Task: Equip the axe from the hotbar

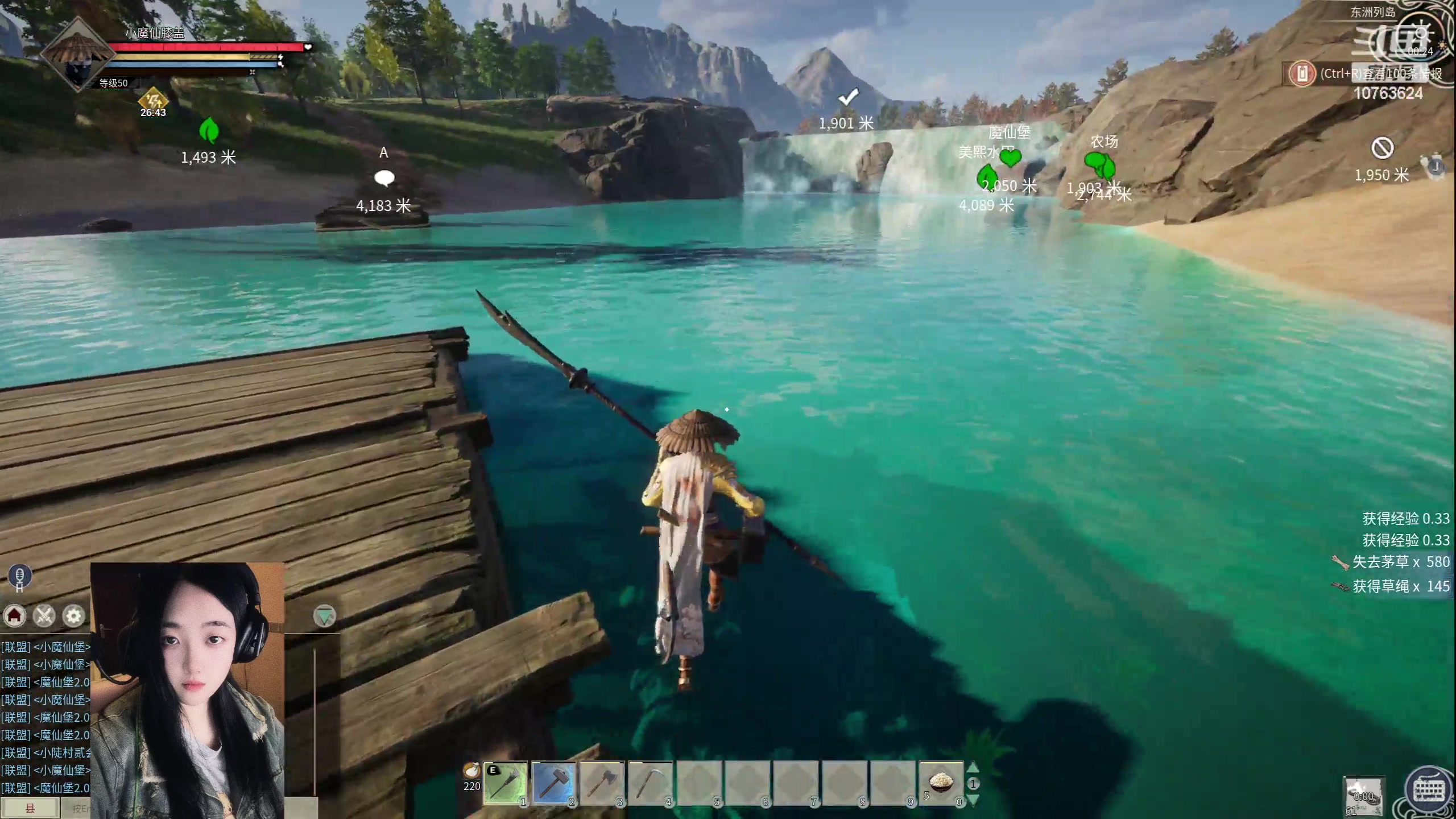Action: [602, 784]
